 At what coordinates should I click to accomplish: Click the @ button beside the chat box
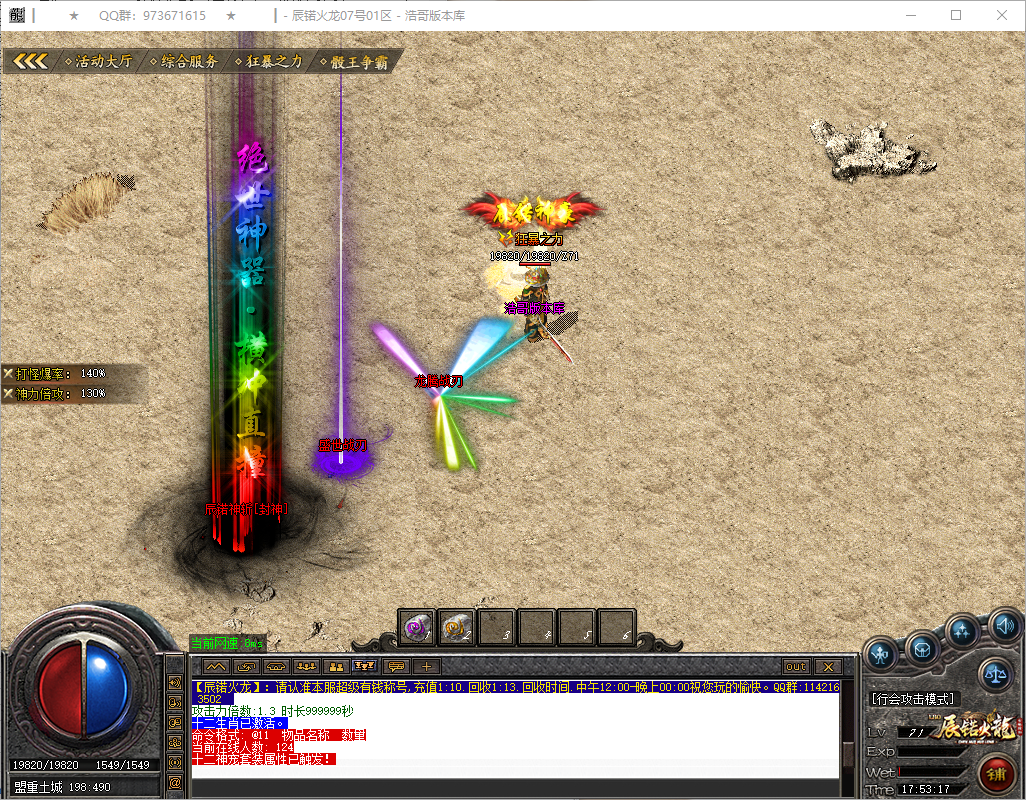pos(175,781)
